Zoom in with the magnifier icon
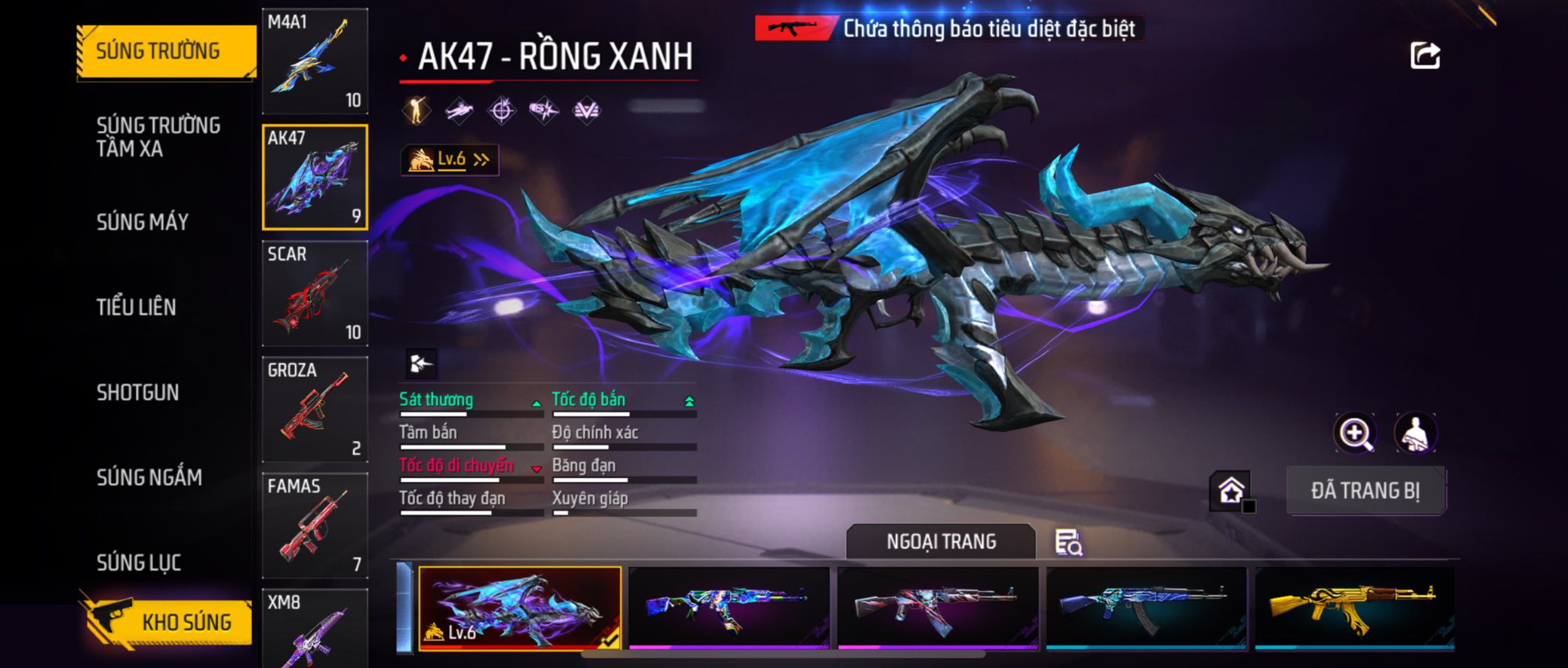 click(x=1355, y=433)
